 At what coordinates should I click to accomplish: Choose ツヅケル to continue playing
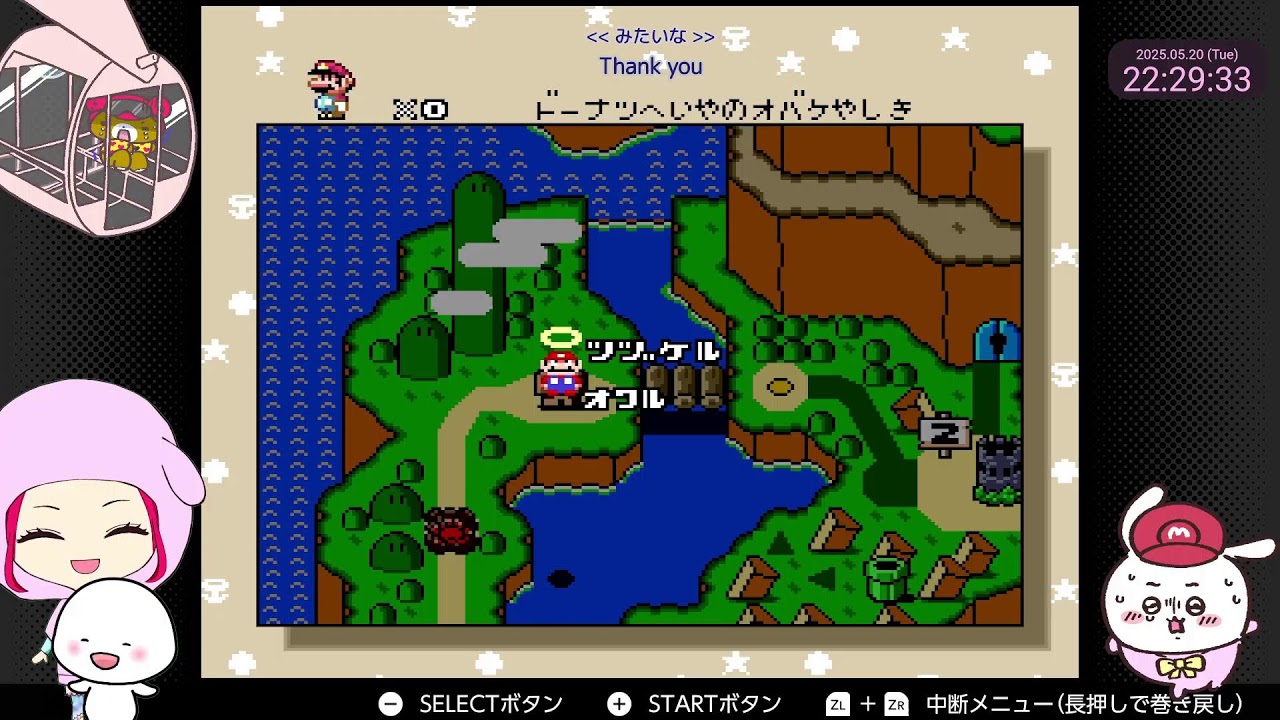[x=652, y=351]
